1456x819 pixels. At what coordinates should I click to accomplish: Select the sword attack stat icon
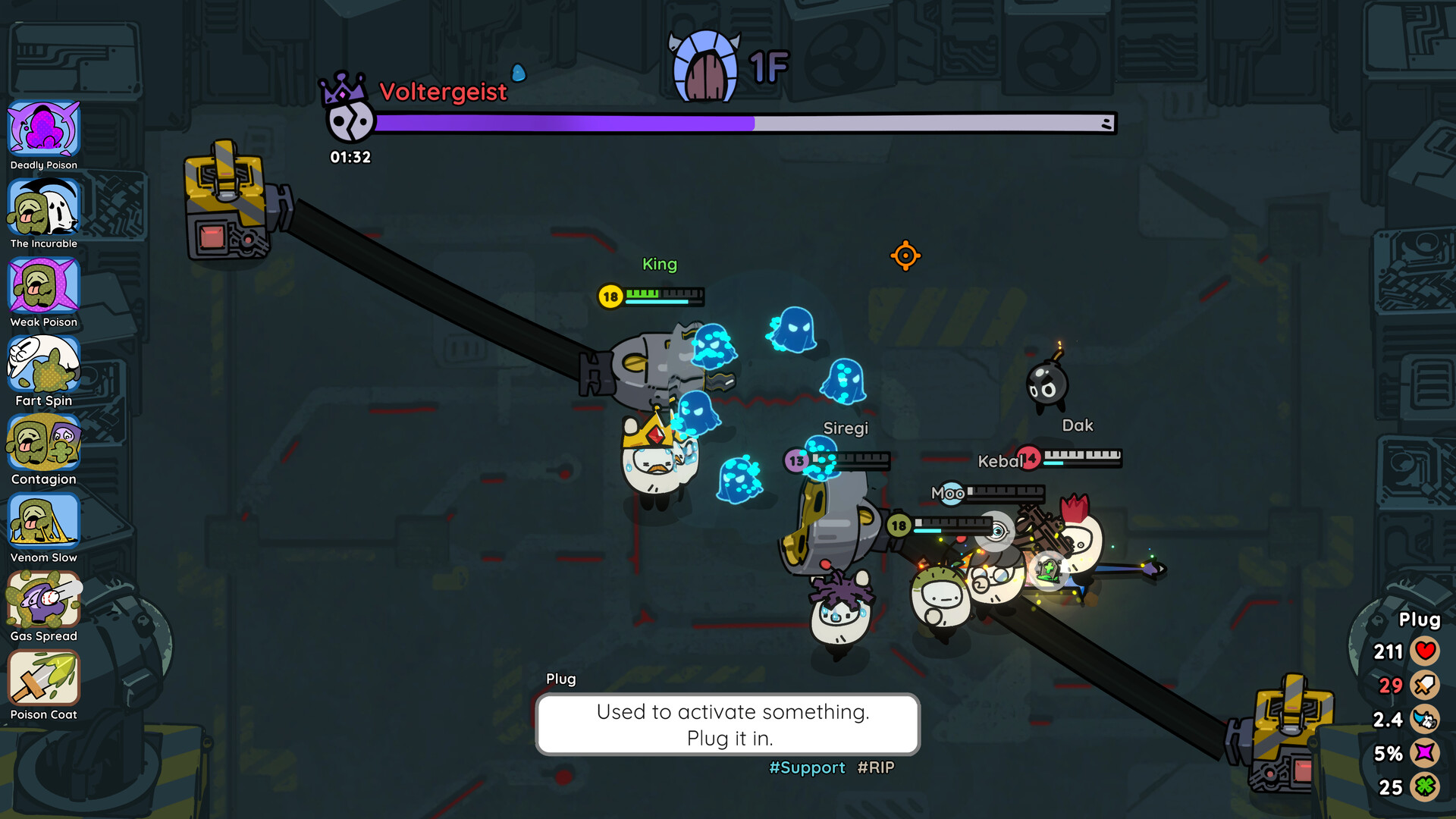click(1425, 685)
